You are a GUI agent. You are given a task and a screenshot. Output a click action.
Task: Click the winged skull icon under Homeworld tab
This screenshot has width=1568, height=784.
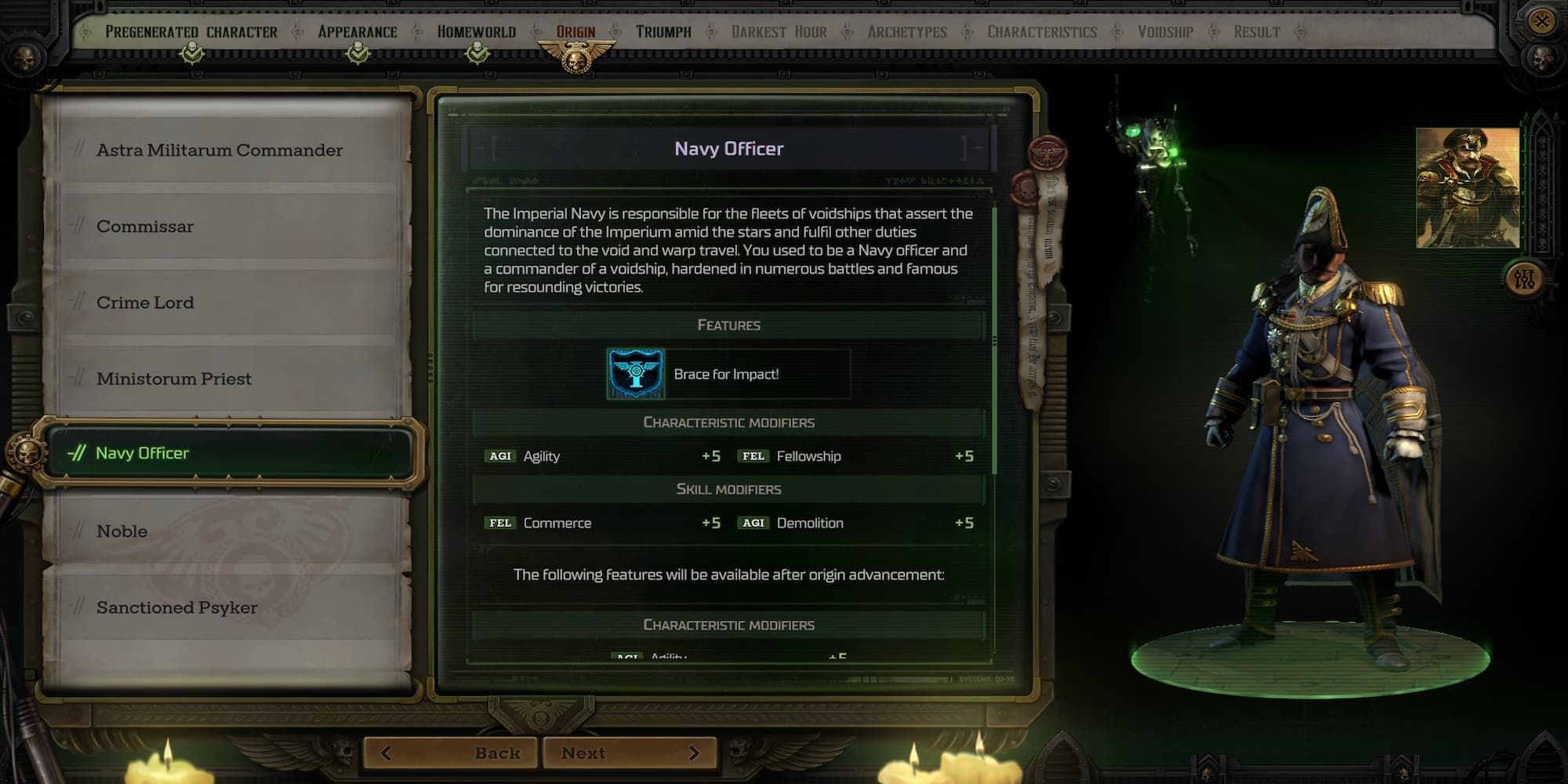[477, 52]
